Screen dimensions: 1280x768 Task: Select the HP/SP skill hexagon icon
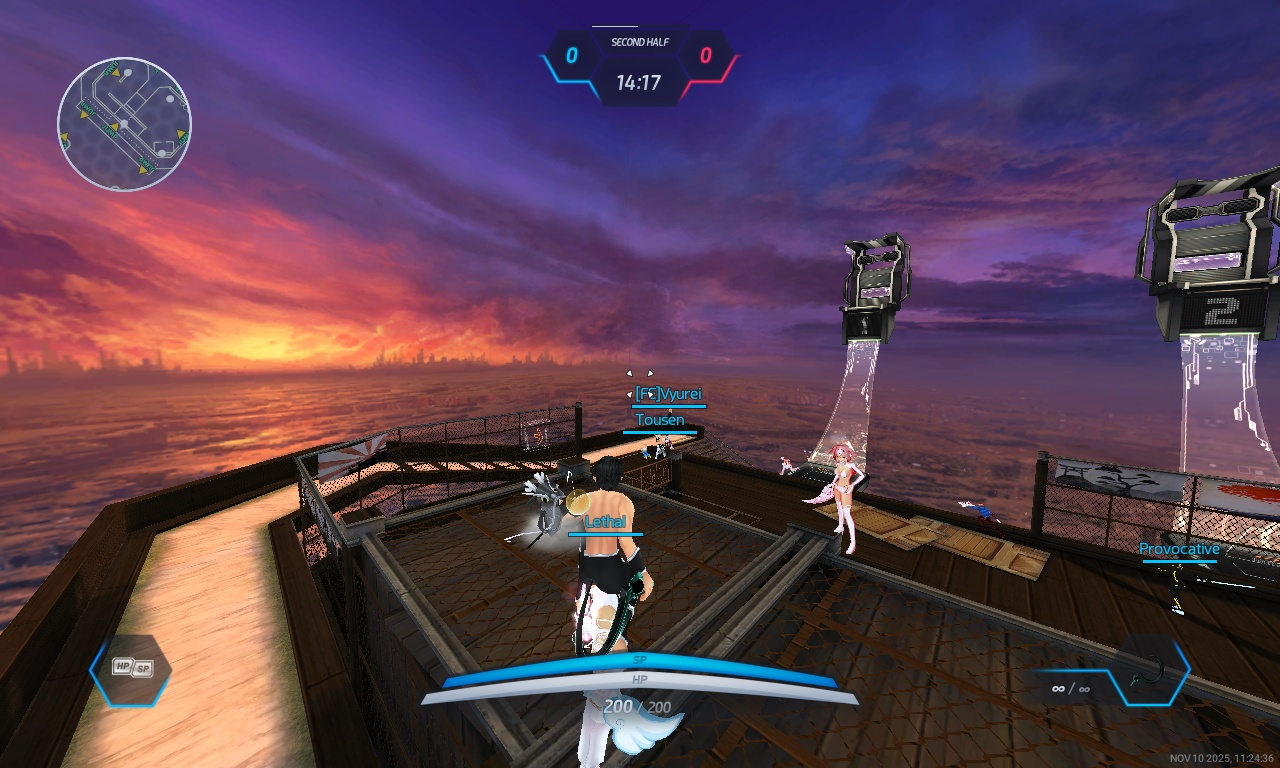(x=131, y=669)
